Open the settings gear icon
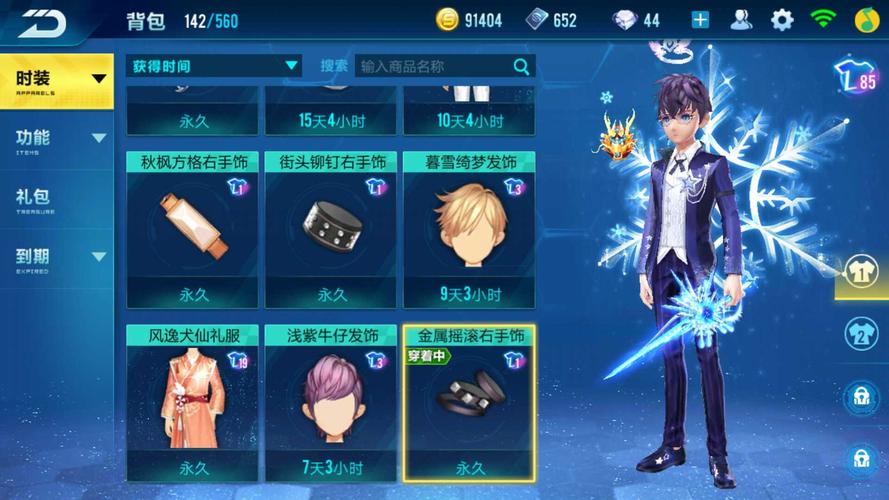Image resolution: width=889 pixels, height=500 pixels. 781,20
